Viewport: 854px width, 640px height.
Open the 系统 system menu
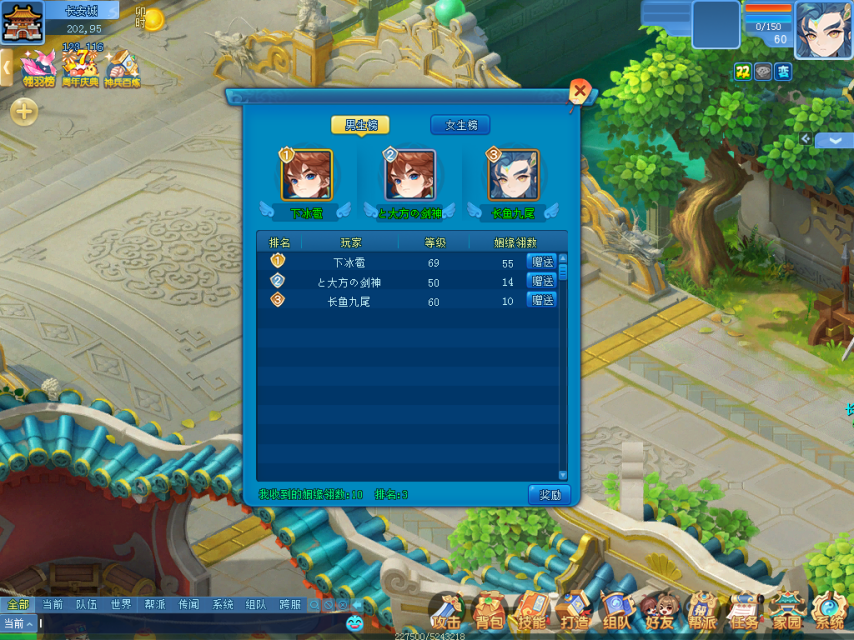tap(829, 609)
